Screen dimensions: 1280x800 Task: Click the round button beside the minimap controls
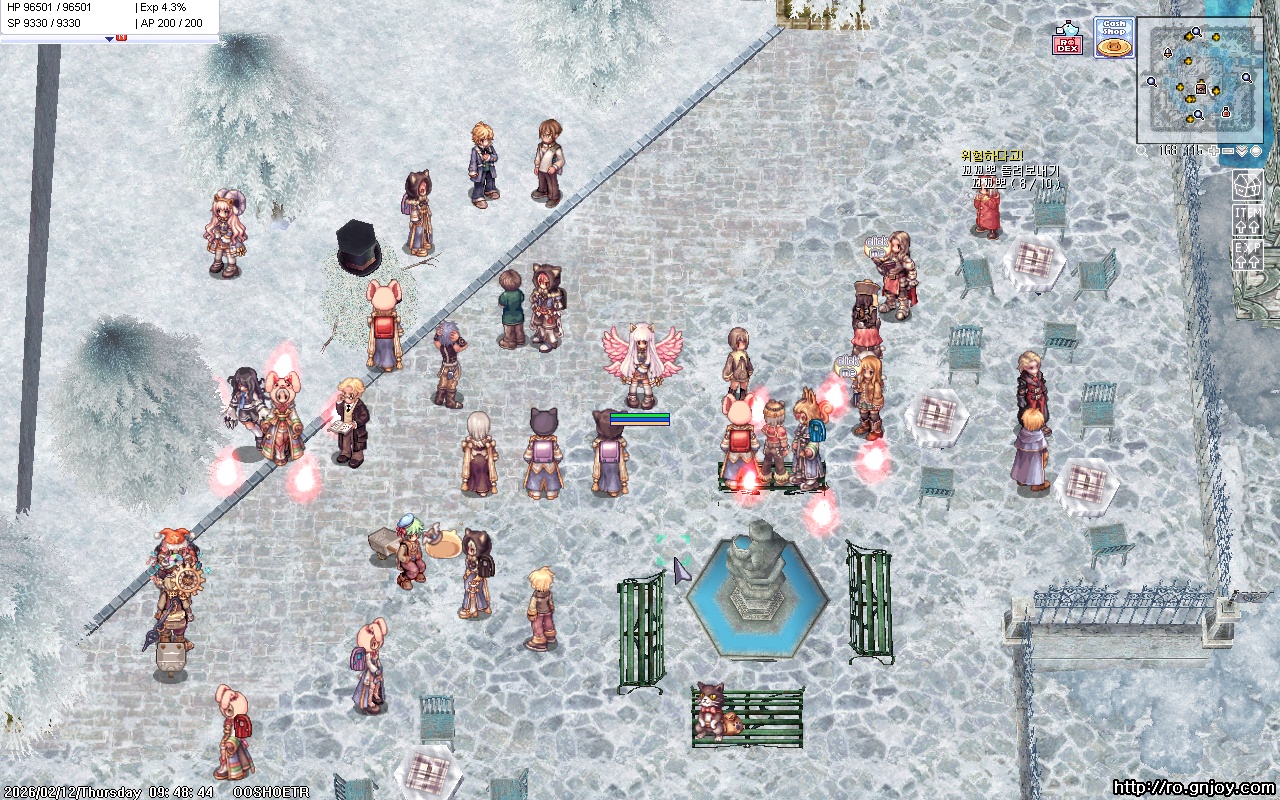tap(1255, 151)
